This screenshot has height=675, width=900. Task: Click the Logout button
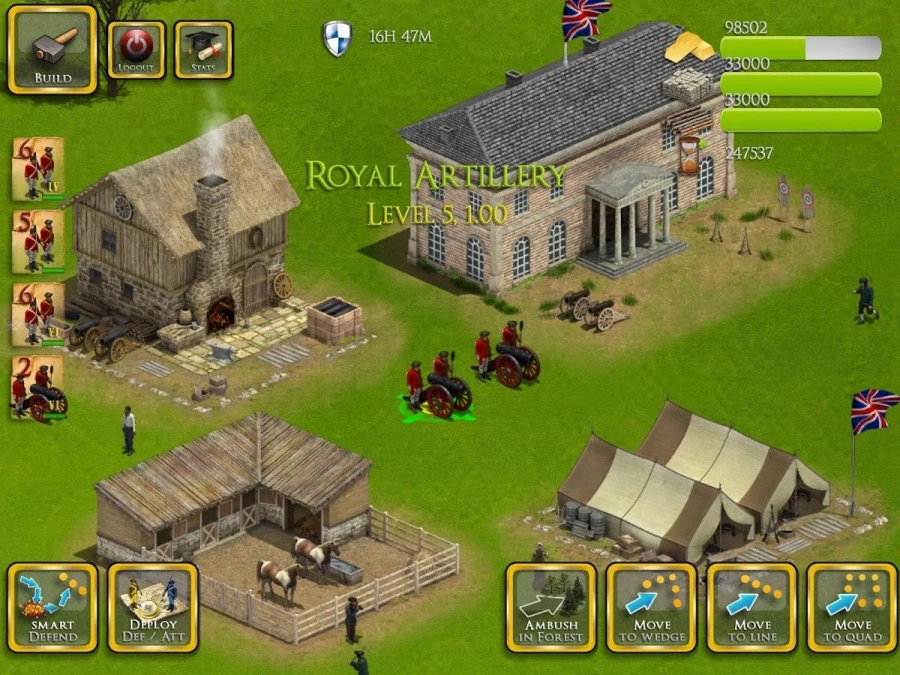(x=136, y=50)
